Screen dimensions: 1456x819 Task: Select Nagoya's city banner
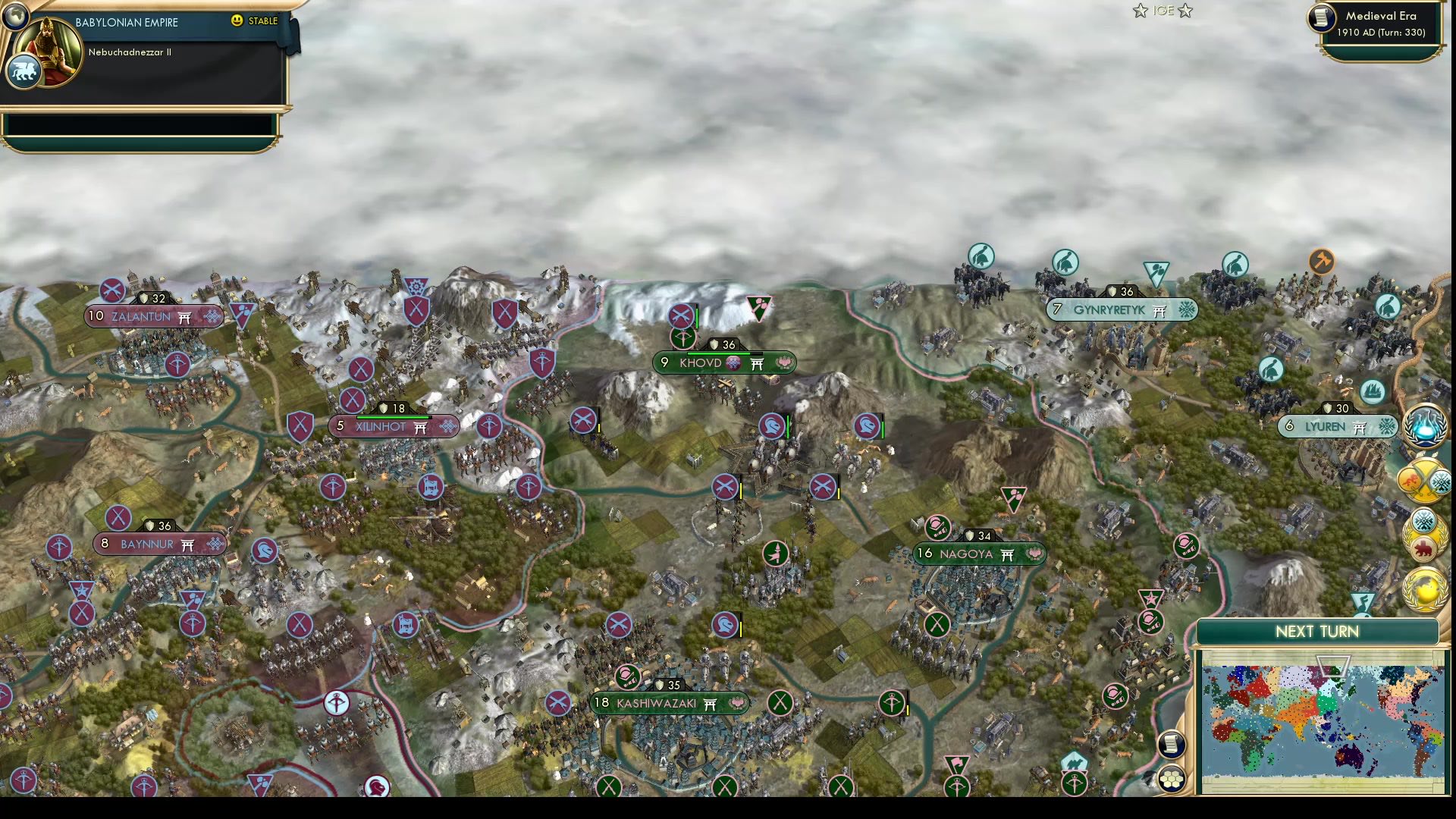coord(978,554)
